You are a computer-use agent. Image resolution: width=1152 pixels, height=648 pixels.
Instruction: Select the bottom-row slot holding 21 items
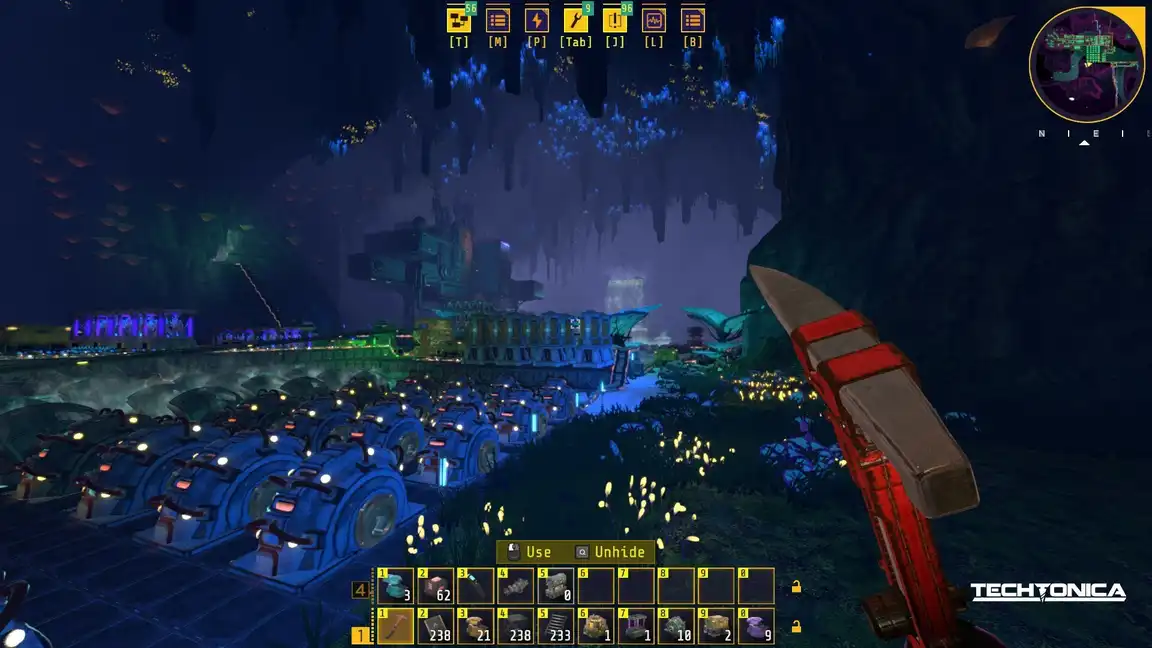pos(476,627)
